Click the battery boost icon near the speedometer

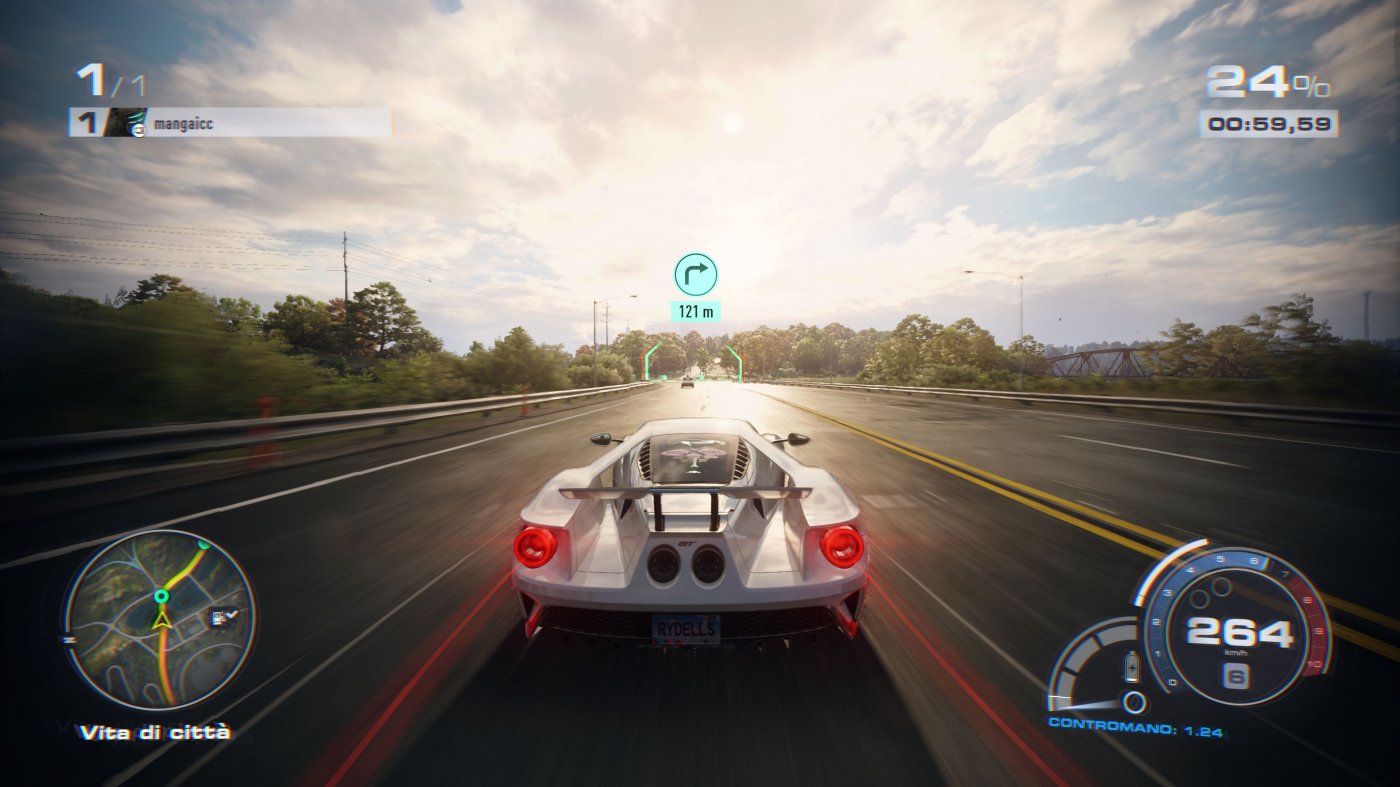(1132, 667)
